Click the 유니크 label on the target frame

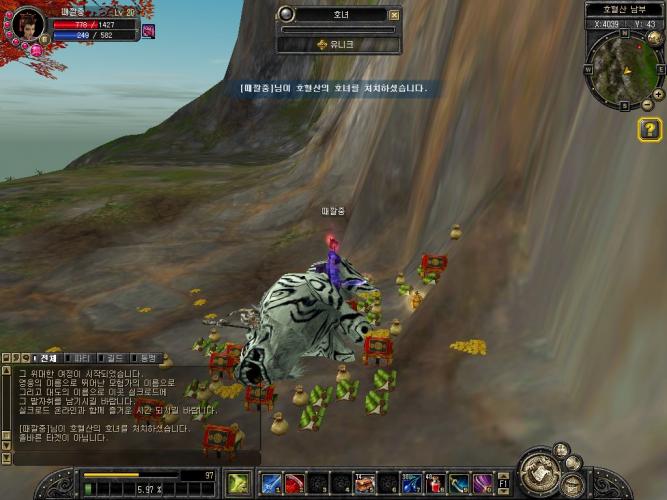339,44
